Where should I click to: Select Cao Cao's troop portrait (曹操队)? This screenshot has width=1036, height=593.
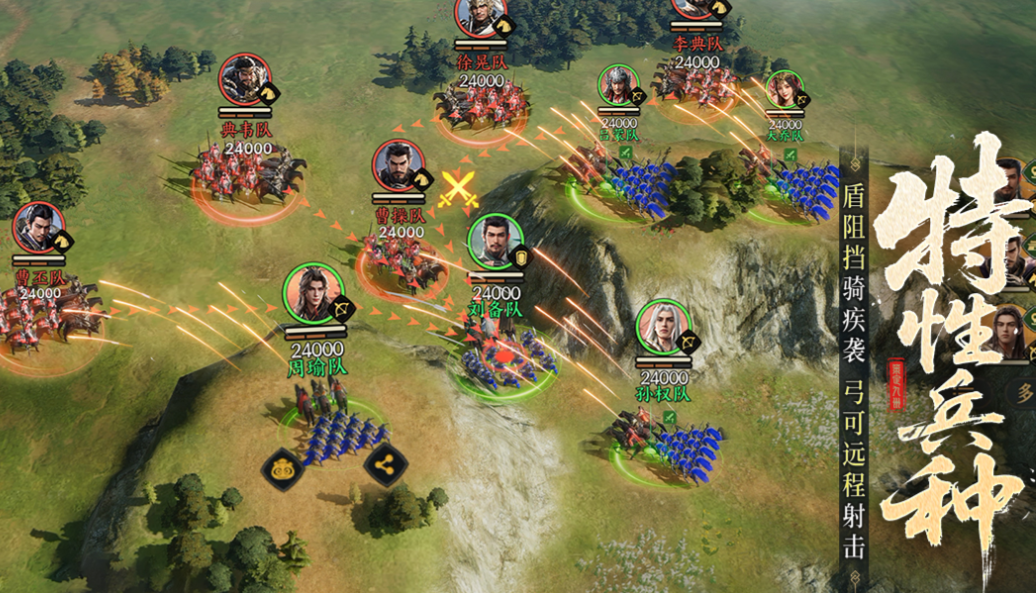click(398, 166)
